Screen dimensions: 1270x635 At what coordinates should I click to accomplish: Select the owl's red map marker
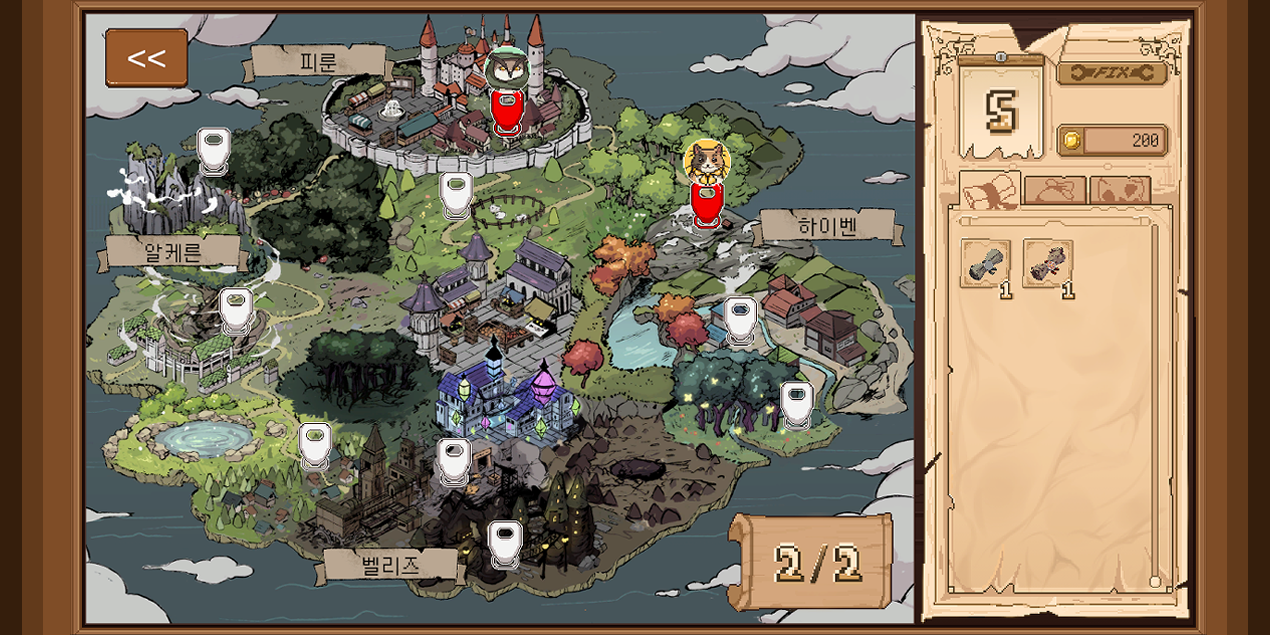click(508, 109)
